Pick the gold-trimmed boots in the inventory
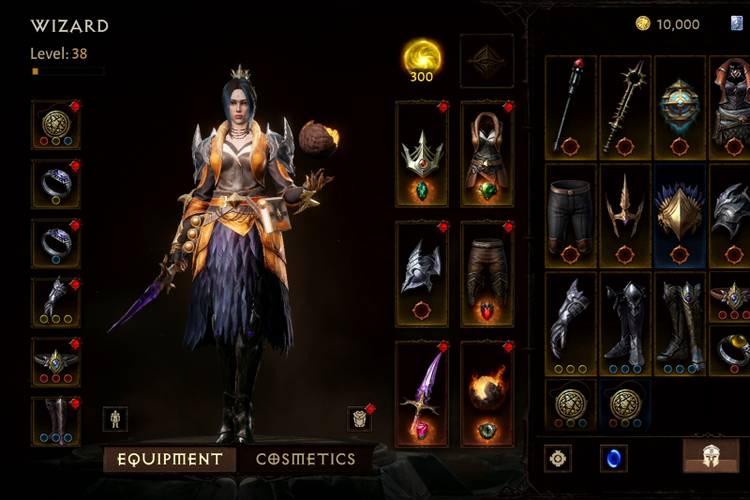 click(x=680, y=323)
